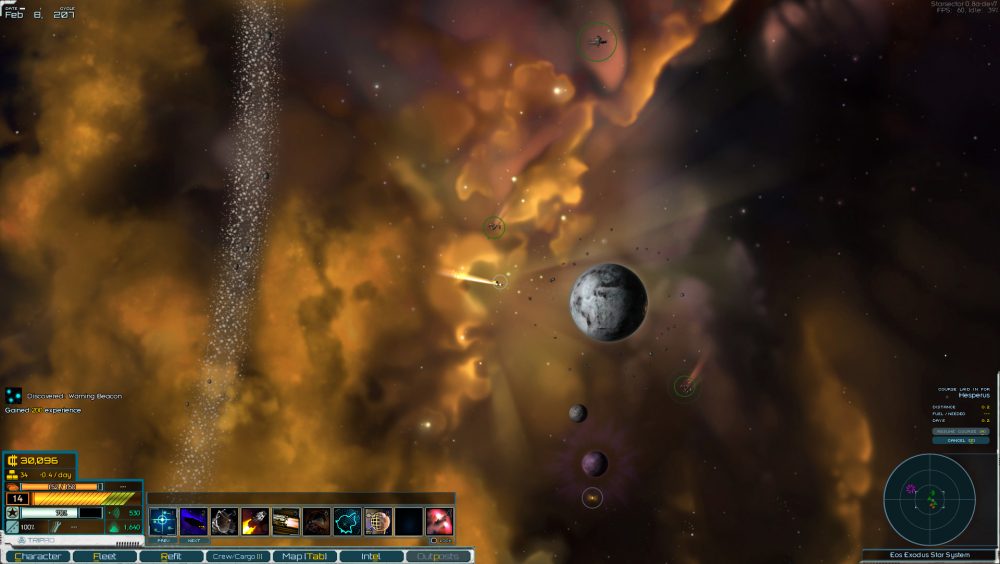Select the cyan outline ability icon
The height and width of the screenshot is (564, 1000).
pos(347,521)
